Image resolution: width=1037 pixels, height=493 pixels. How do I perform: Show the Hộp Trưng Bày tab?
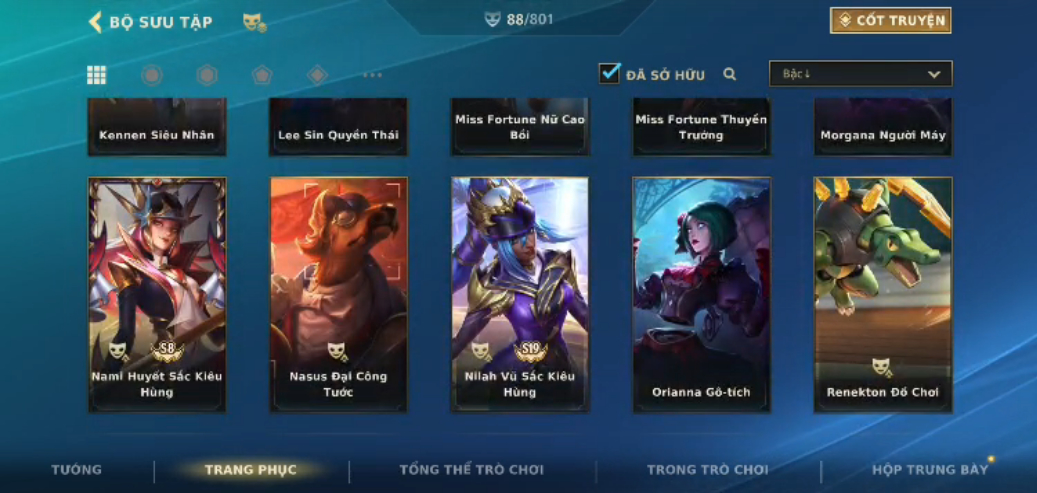click(930, 470)
